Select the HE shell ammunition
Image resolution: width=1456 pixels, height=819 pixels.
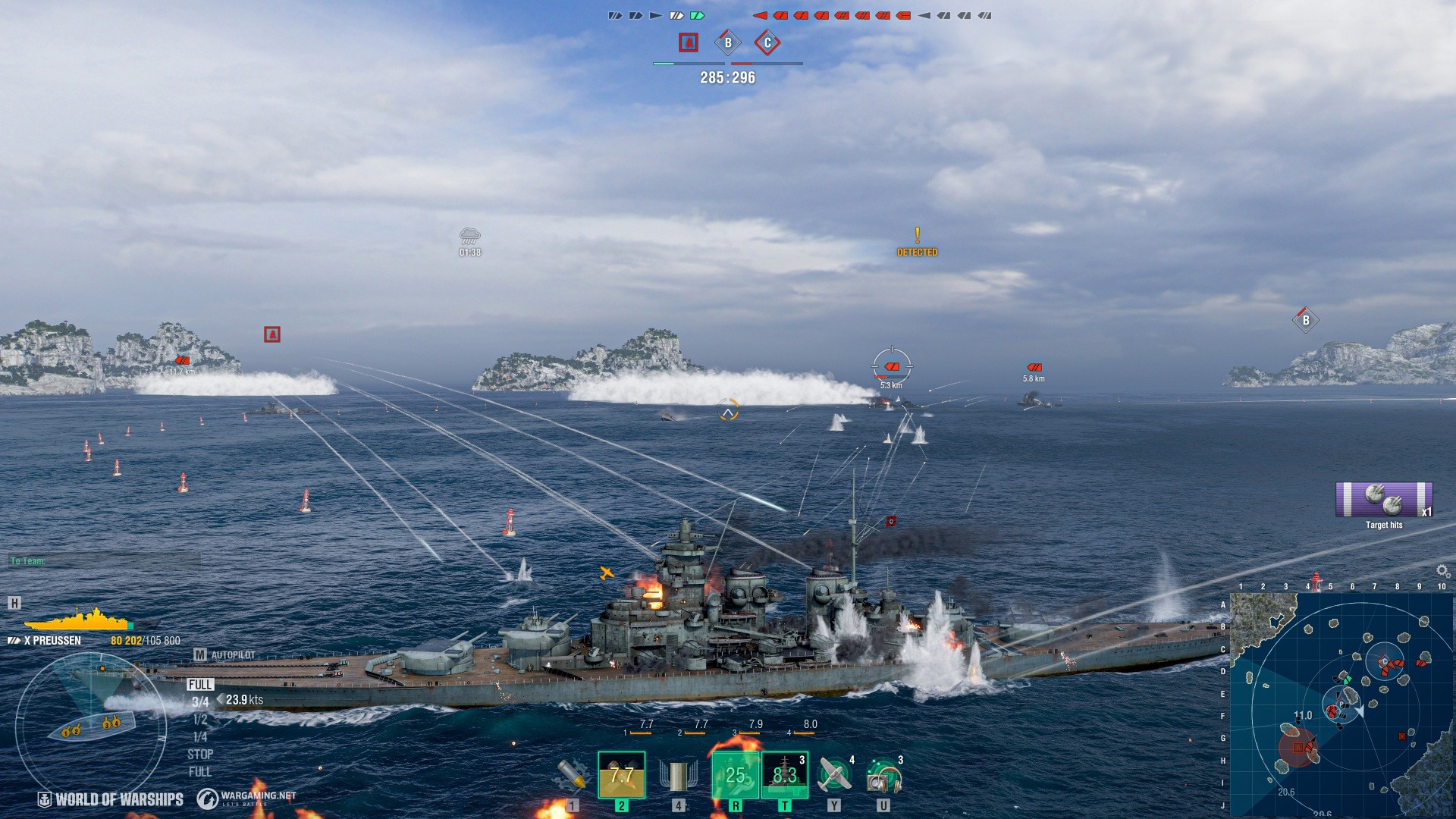coord(573,775)
